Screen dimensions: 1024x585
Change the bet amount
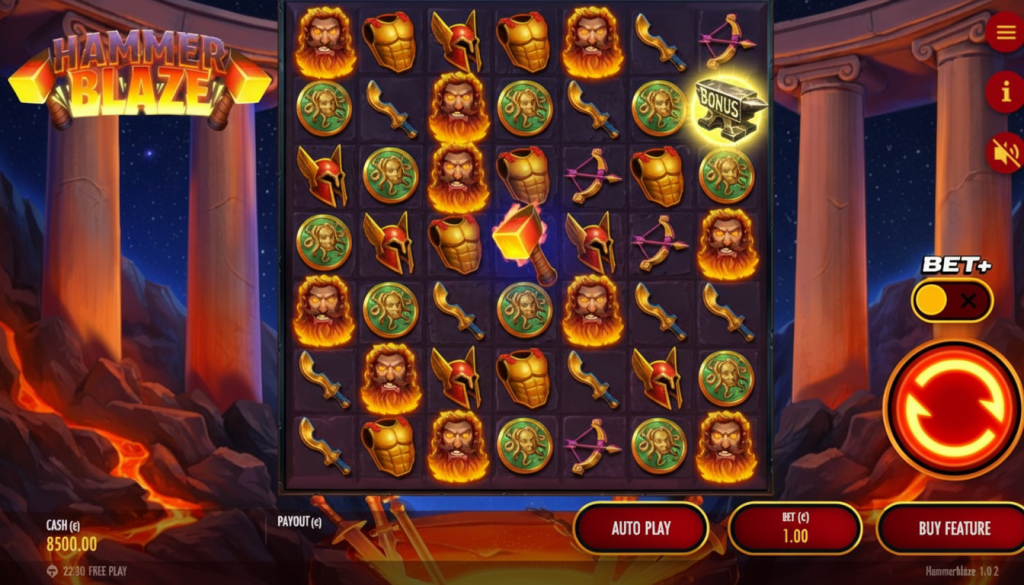click(795, 528)
